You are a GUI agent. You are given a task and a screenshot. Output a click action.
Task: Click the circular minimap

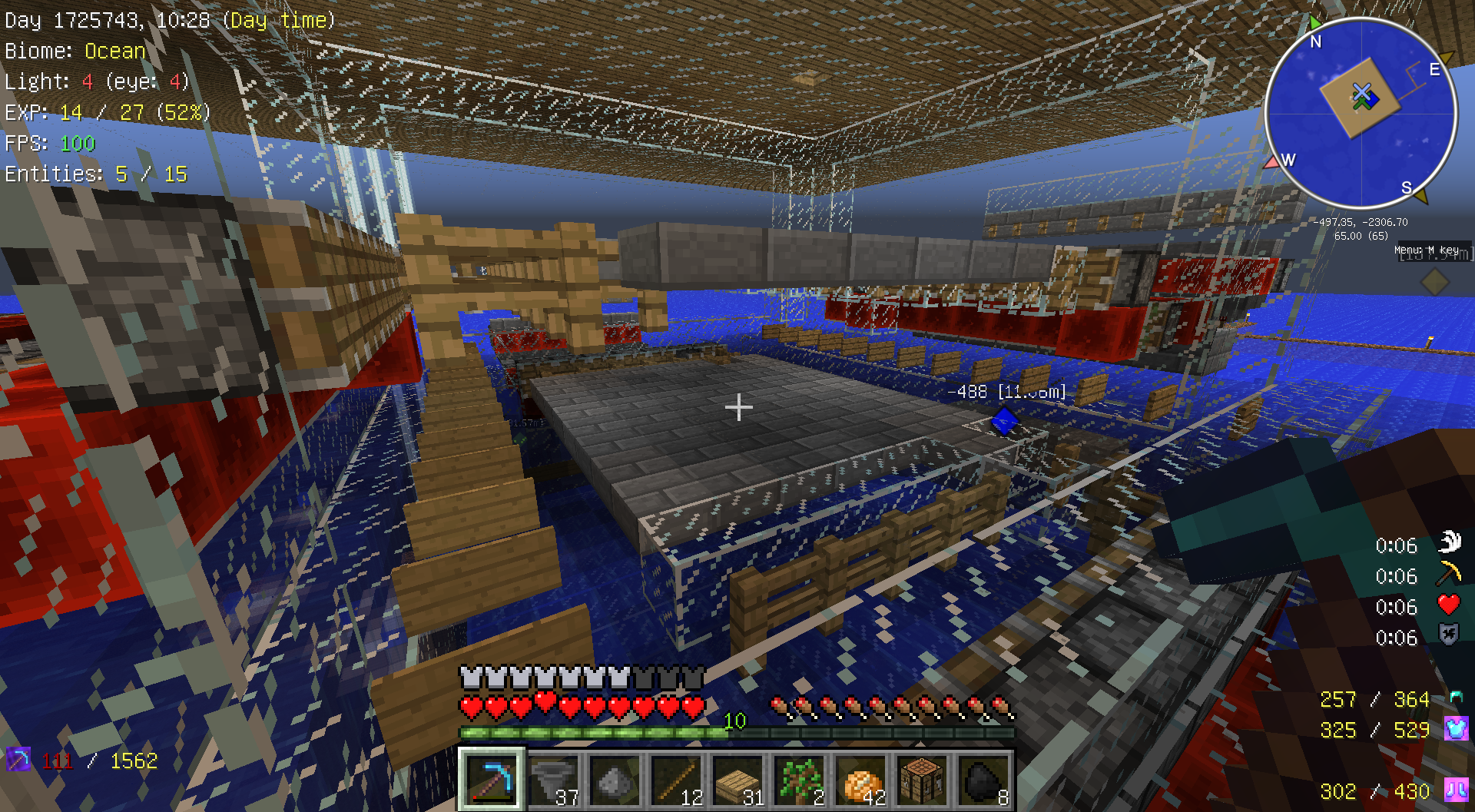pyautogui.click(x=1361, y=113)
